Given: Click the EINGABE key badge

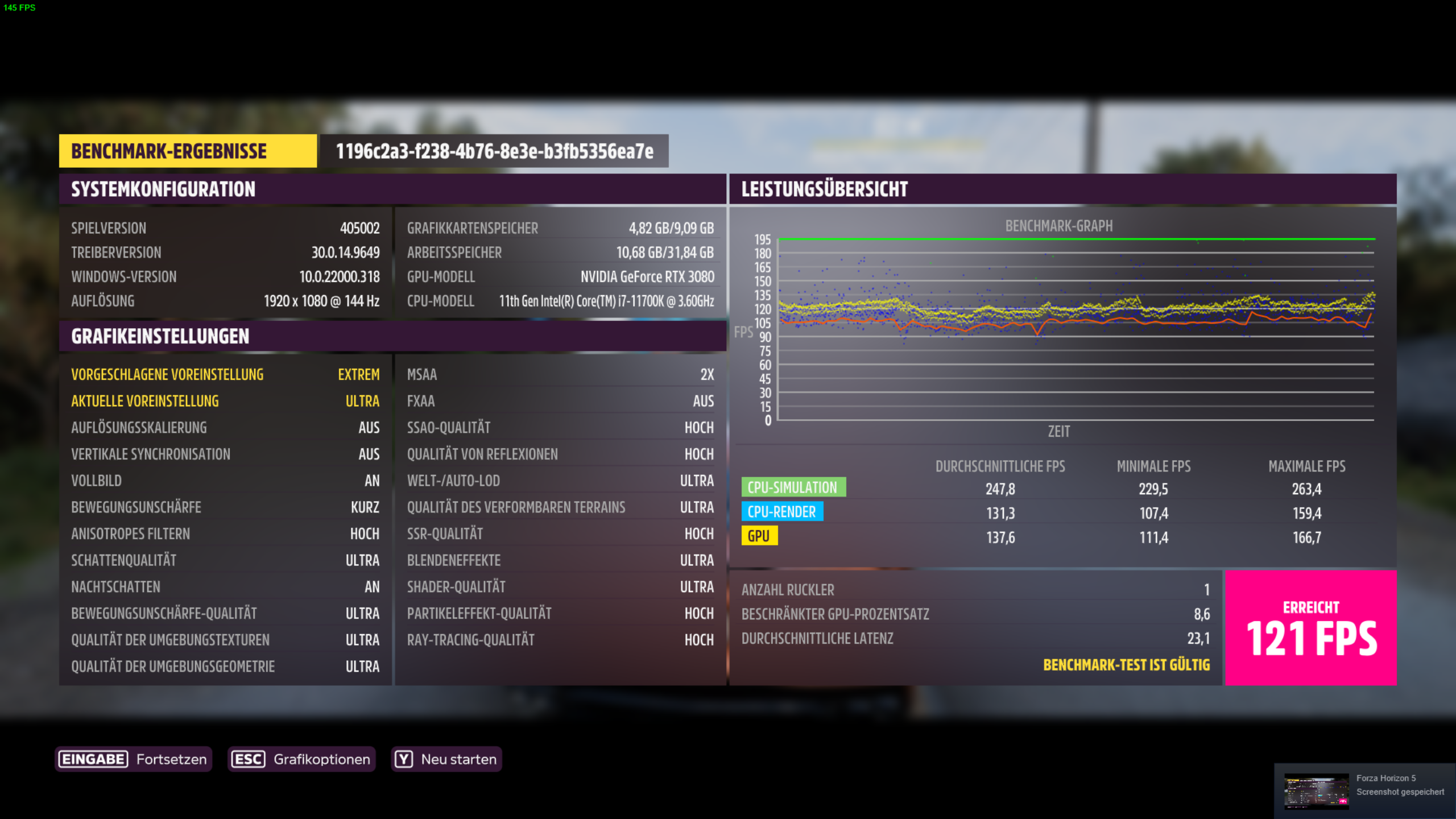Looking at the screenshot, I should click(x=93, y=759).
